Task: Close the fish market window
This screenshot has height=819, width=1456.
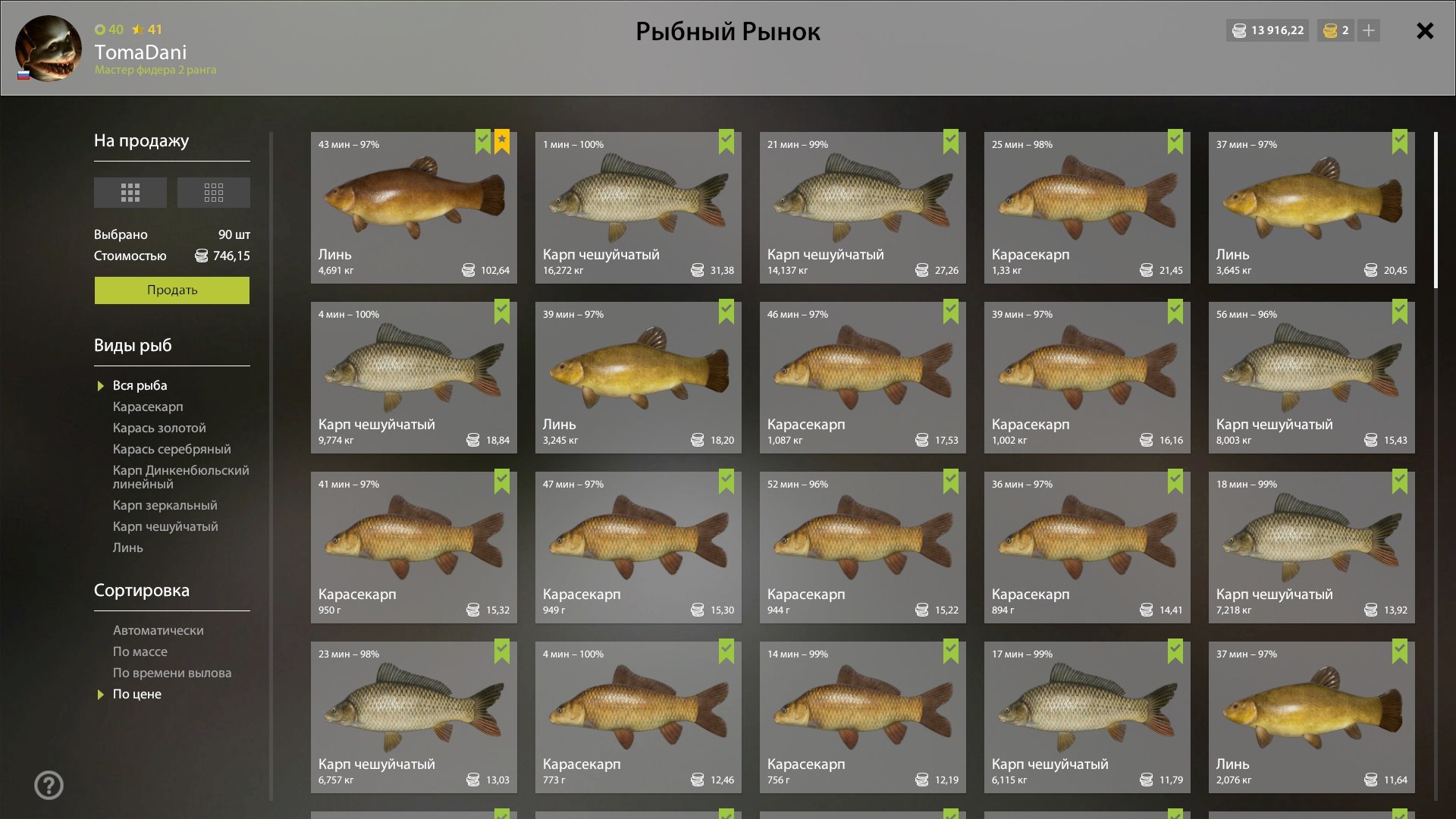Action: coord(1425,31)
